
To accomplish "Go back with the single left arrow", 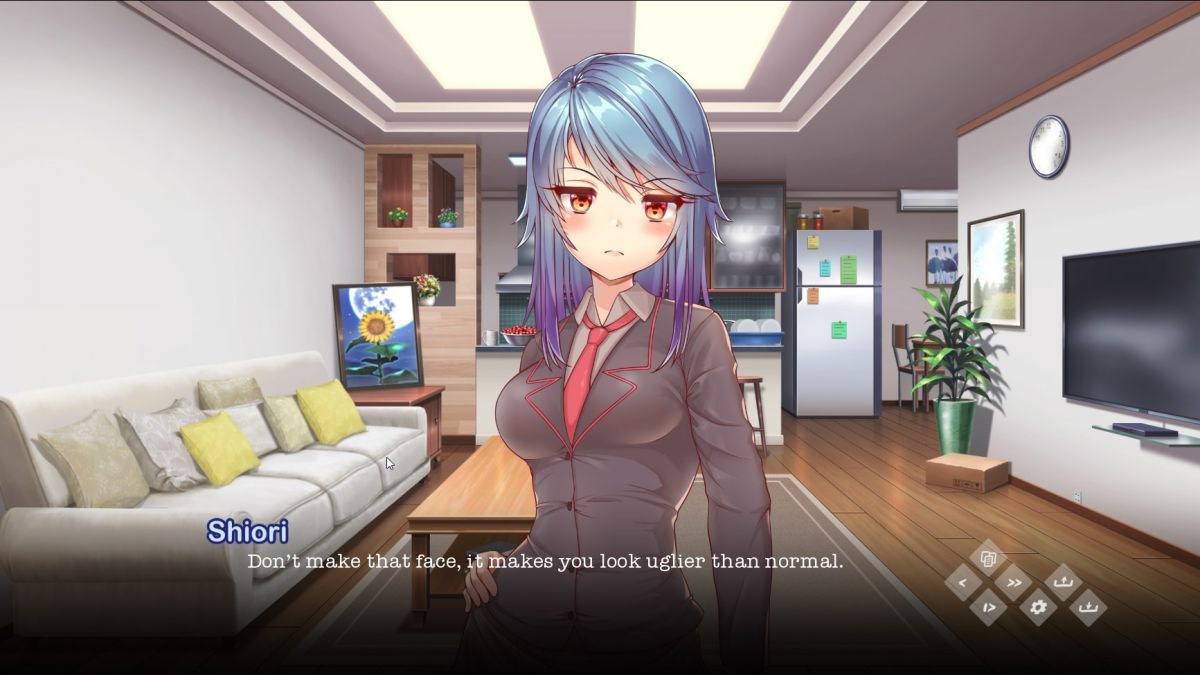I will pos(962,583).
